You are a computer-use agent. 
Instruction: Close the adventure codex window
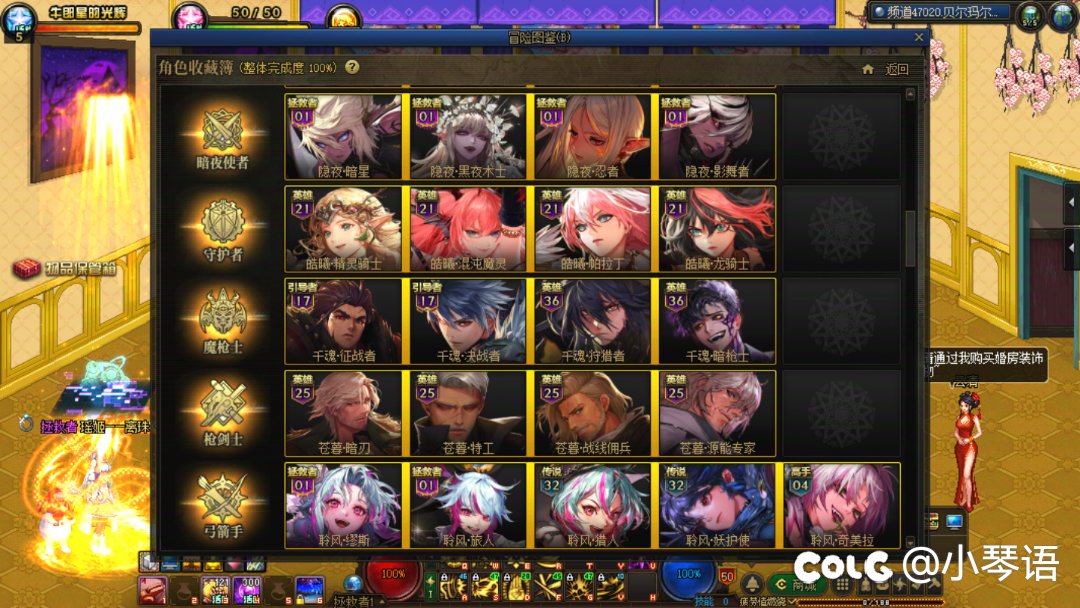coord(919,37)
